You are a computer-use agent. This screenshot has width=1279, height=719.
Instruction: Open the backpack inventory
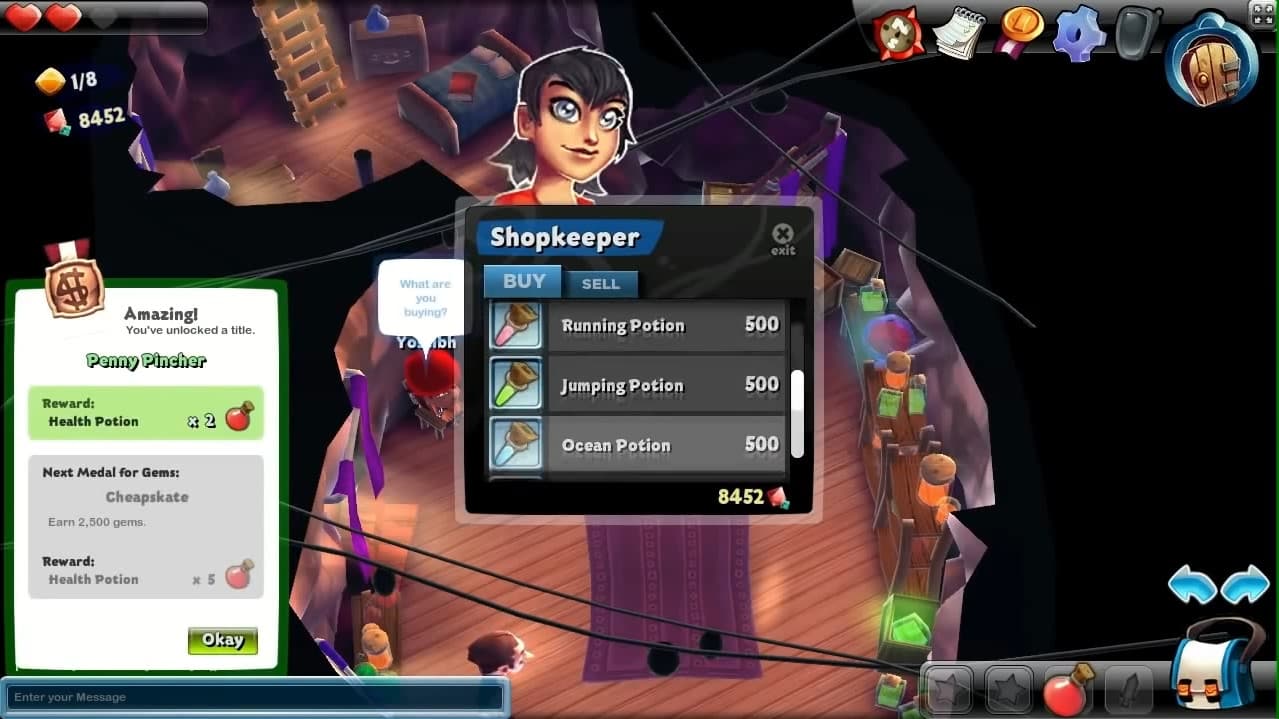point(1217,665)
